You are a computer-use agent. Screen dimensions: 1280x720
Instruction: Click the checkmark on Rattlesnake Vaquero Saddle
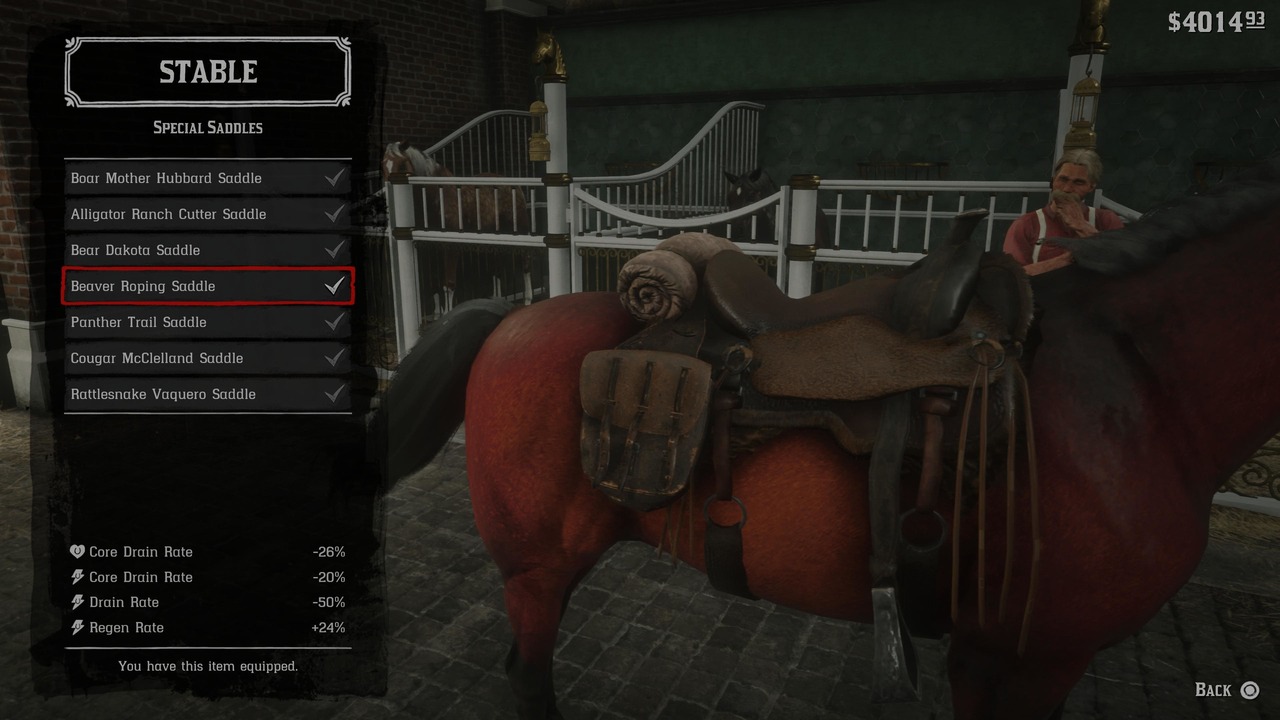335,393
